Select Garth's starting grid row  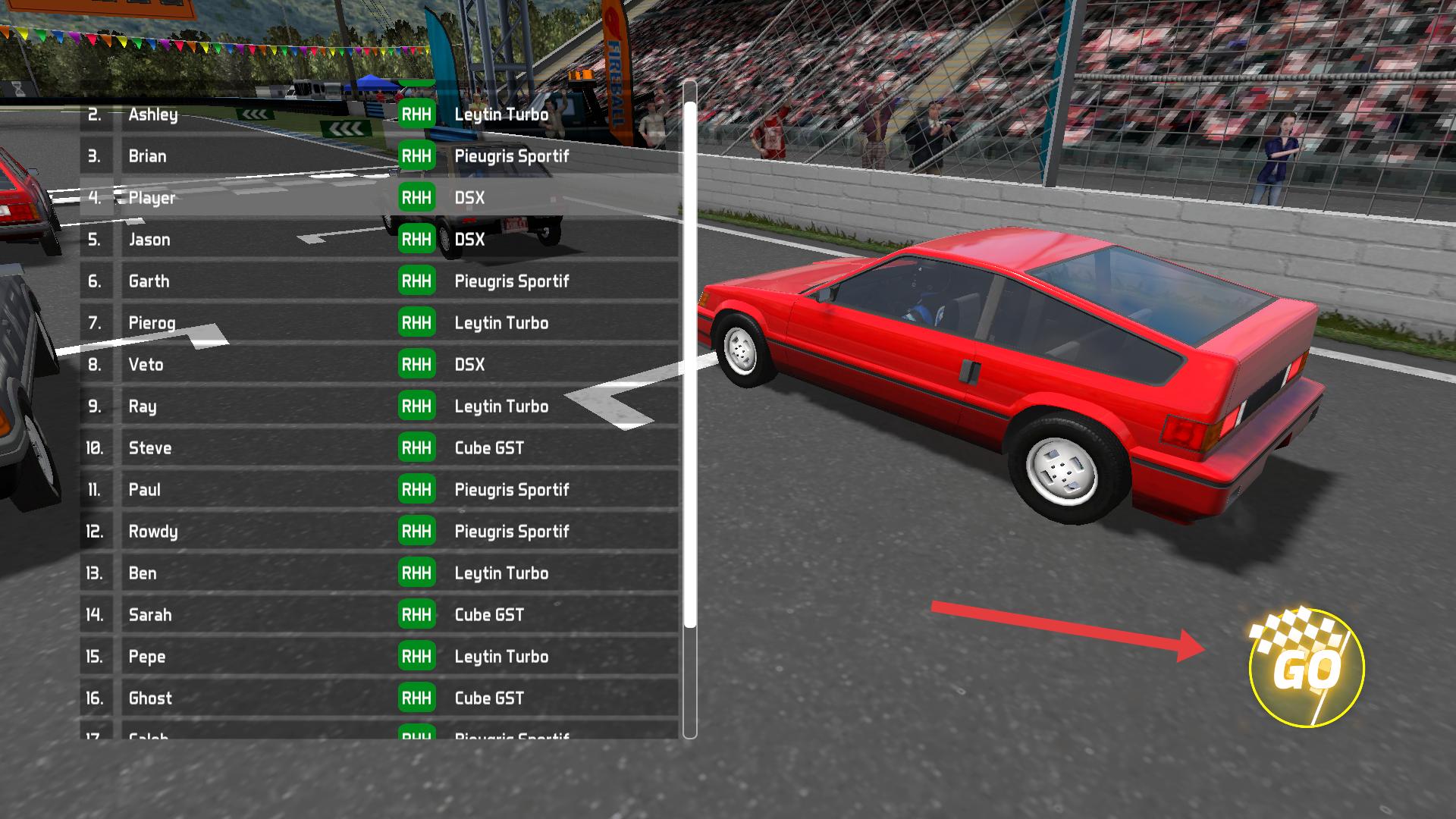379,281
